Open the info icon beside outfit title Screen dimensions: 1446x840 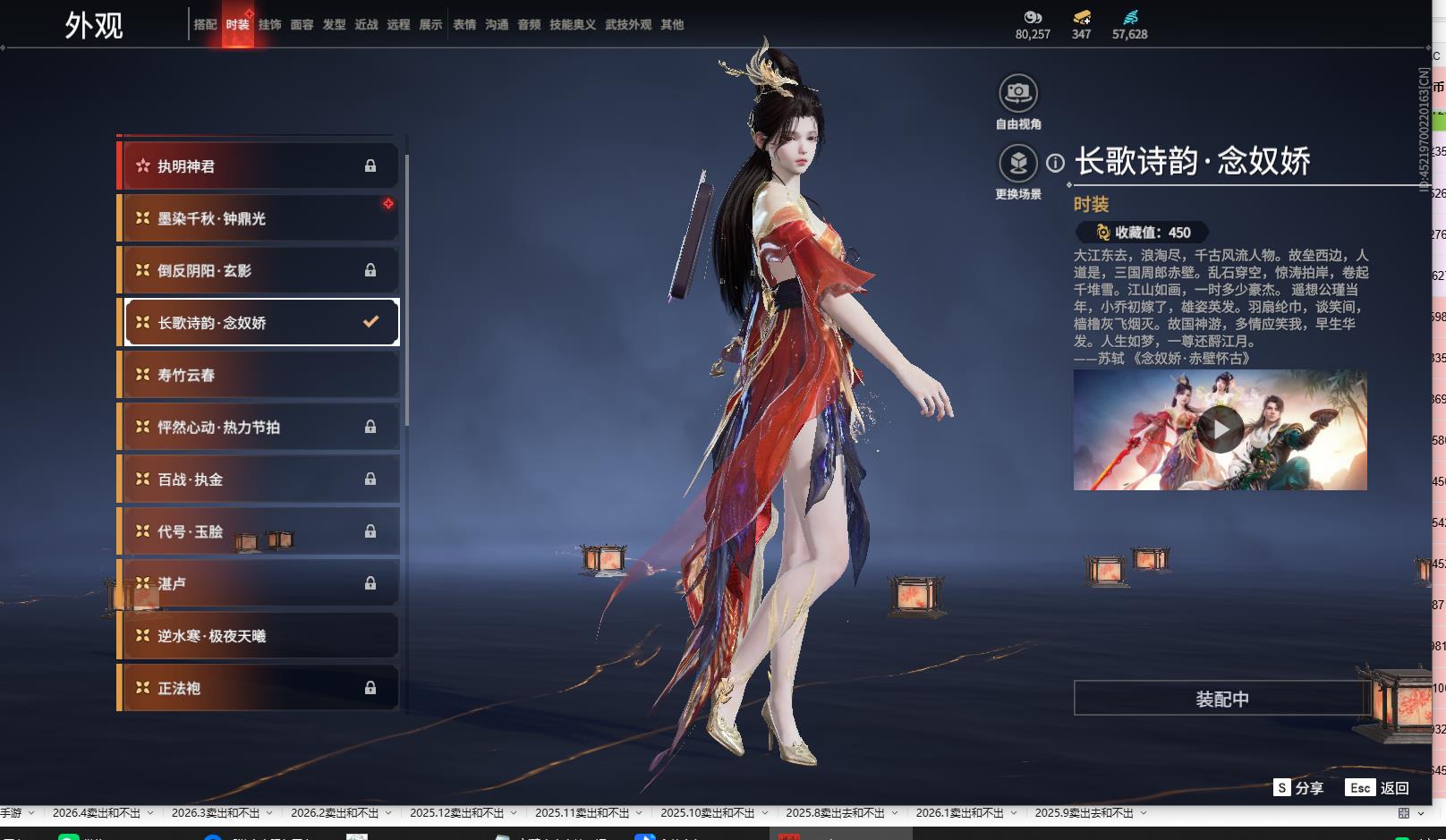(1056, 163)
